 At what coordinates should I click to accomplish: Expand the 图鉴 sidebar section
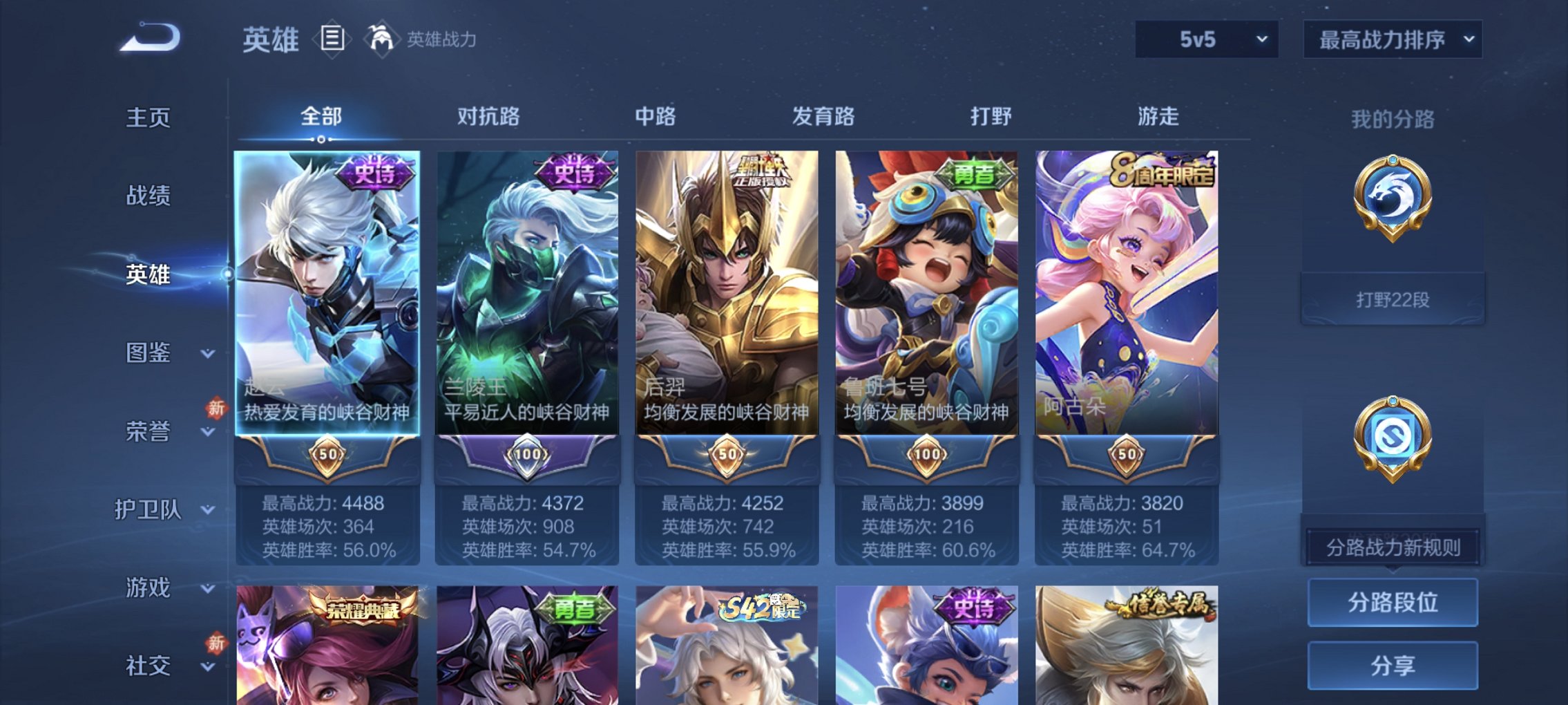[157, 354]
